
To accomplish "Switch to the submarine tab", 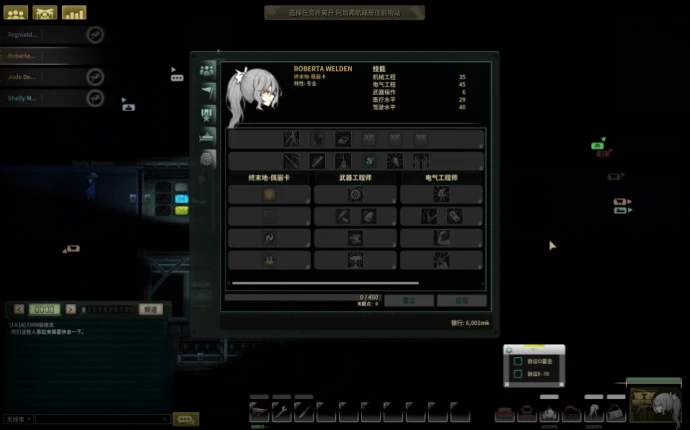I will click(207, 135).
